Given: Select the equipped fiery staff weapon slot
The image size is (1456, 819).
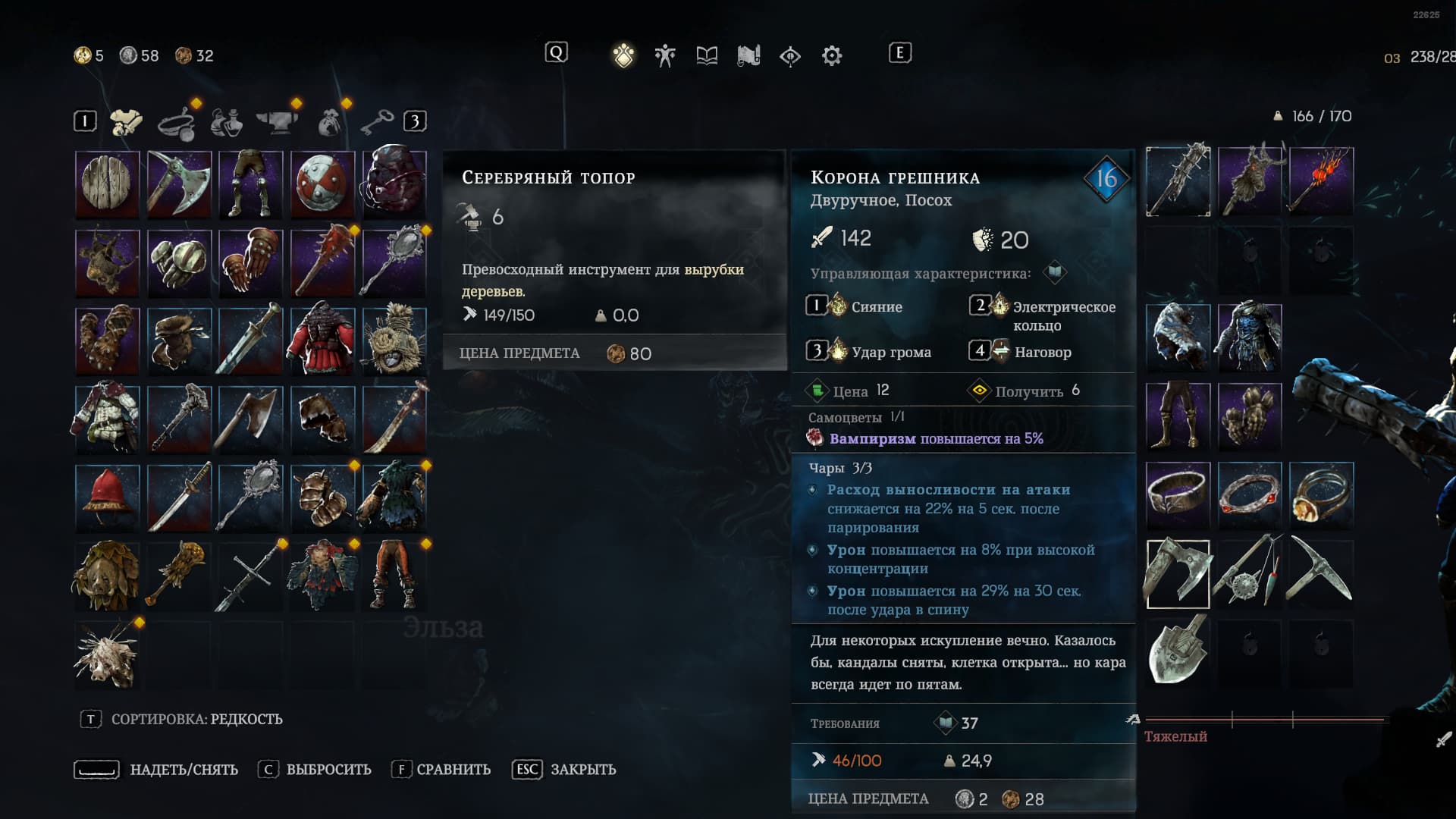Looking at the screenshot, I should [x=1321, y=182].
